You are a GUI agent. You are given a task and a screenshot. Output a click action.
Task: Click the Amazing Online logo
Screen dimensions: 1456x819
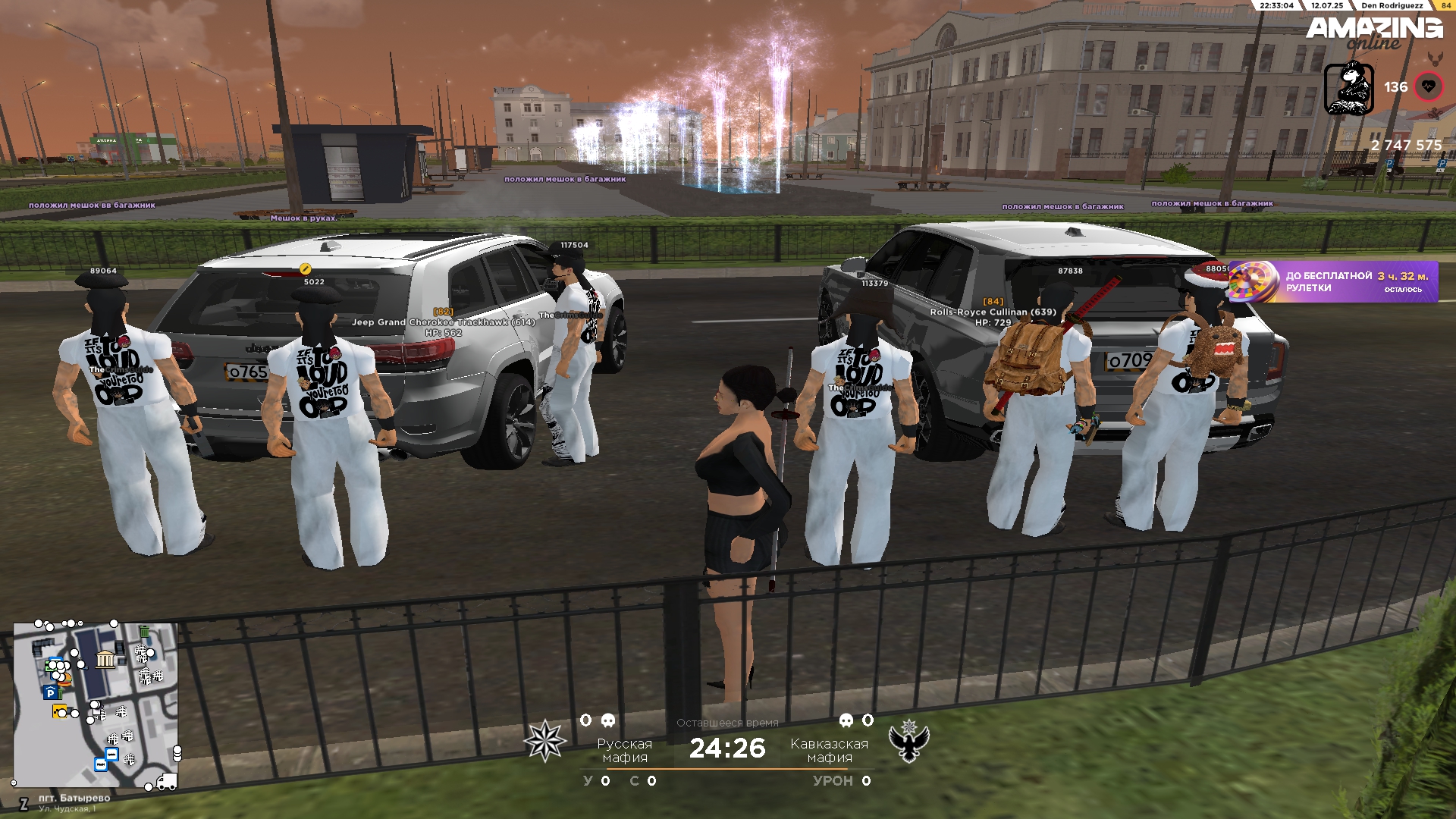pos(1374,32)
